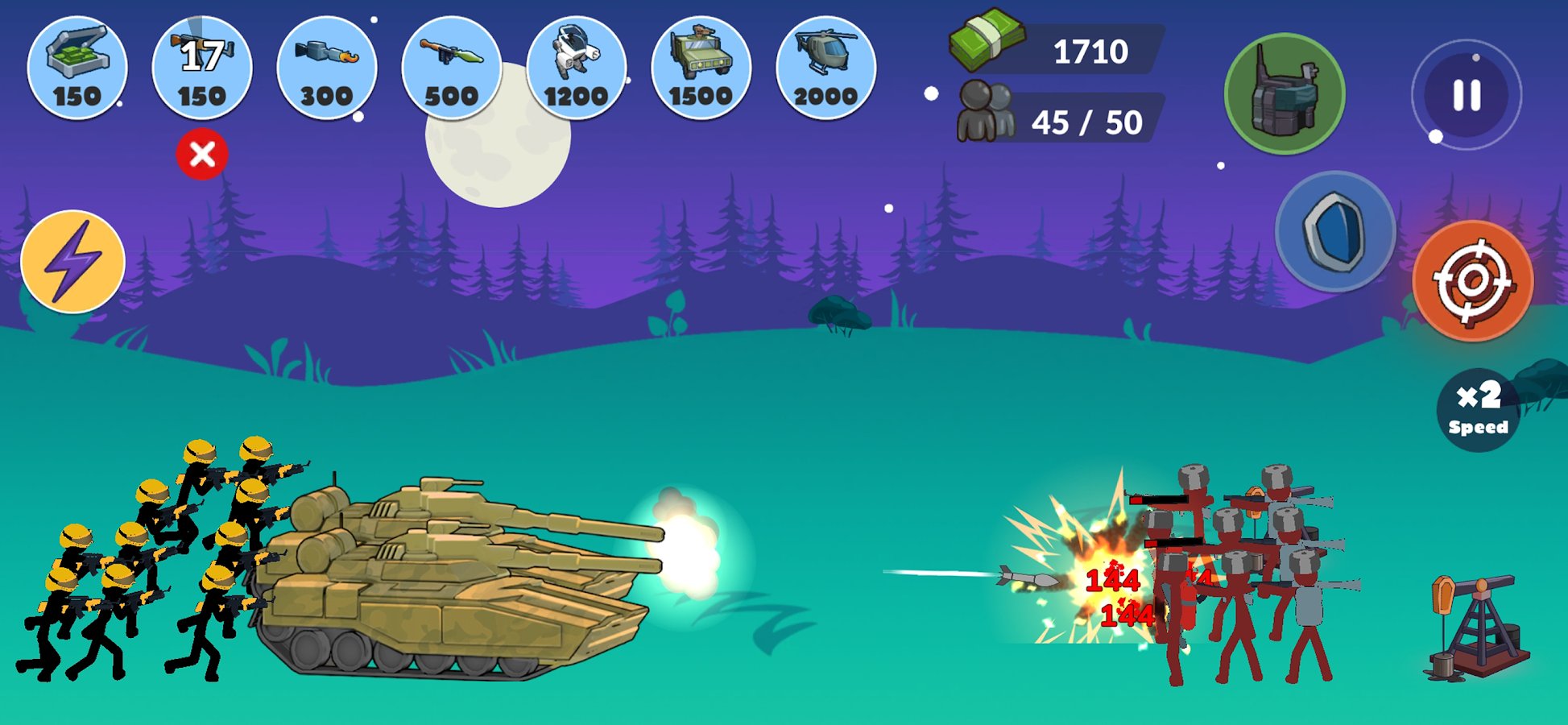The height and width of the screenshot is (725, 1568).
Task: Call in the helicopter for 2000
Action: (826, 68)
